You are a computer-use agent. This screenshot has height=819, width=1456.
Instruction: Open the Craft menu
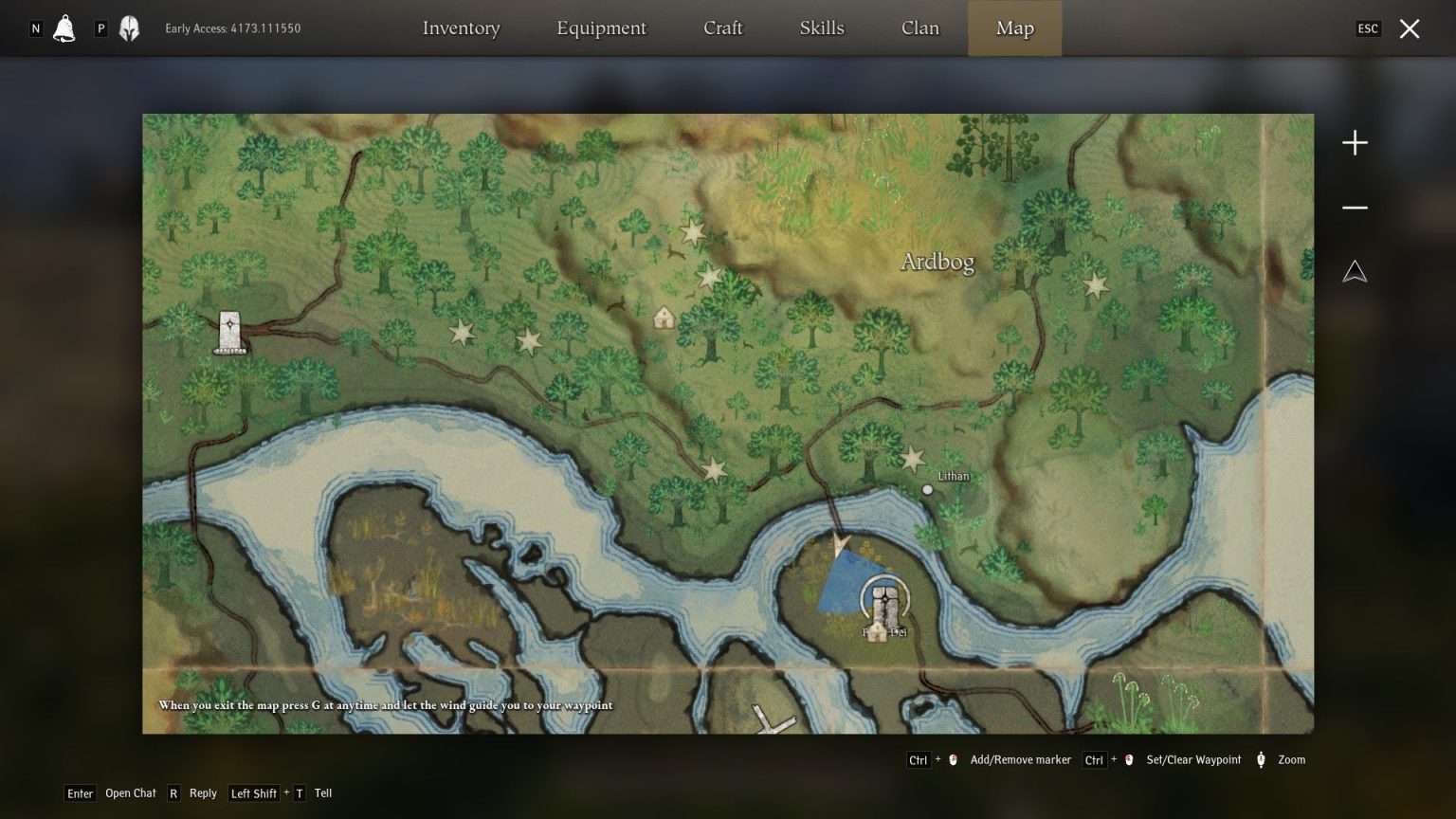coord(723,28)
